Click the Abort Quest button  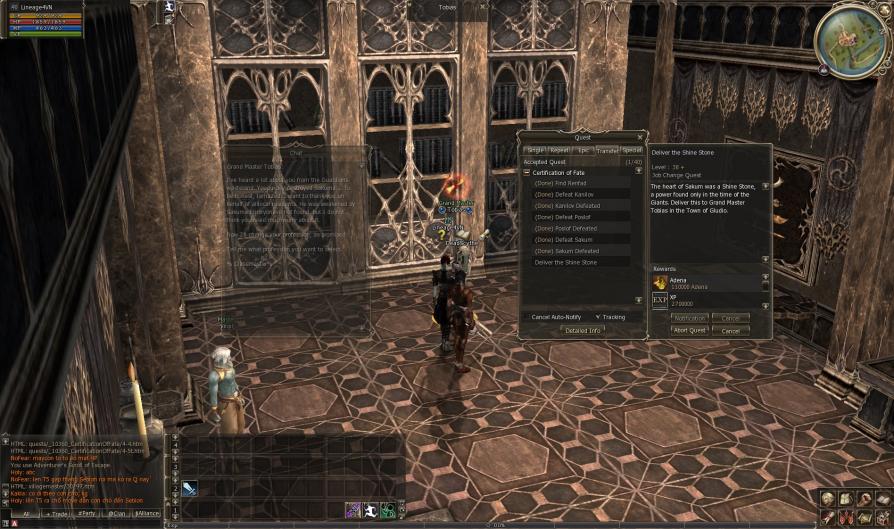(x=690, y=330)
